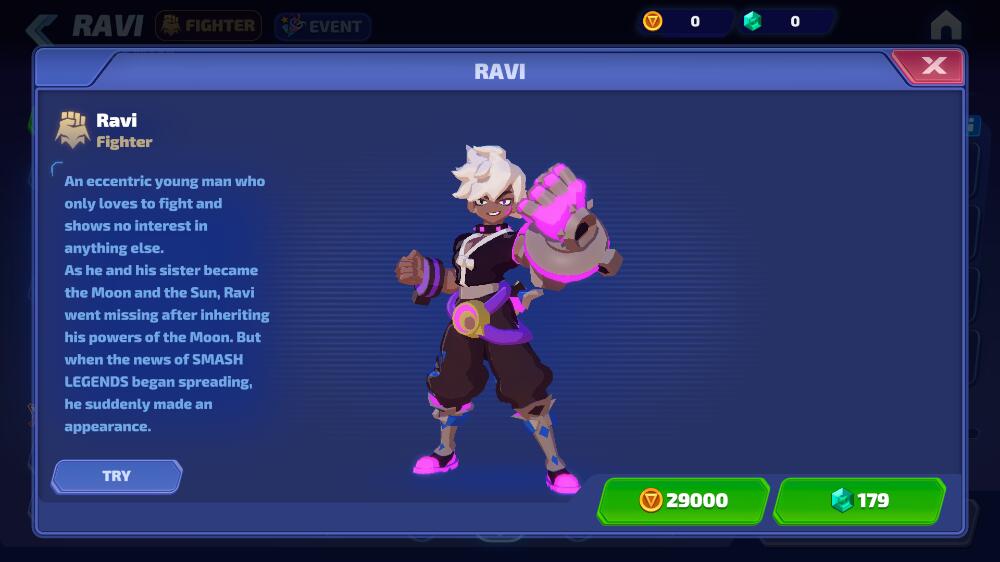Viewport: 1000px width, 562px height.
Task: Close the Ravi info dialog
Action: 932,67
